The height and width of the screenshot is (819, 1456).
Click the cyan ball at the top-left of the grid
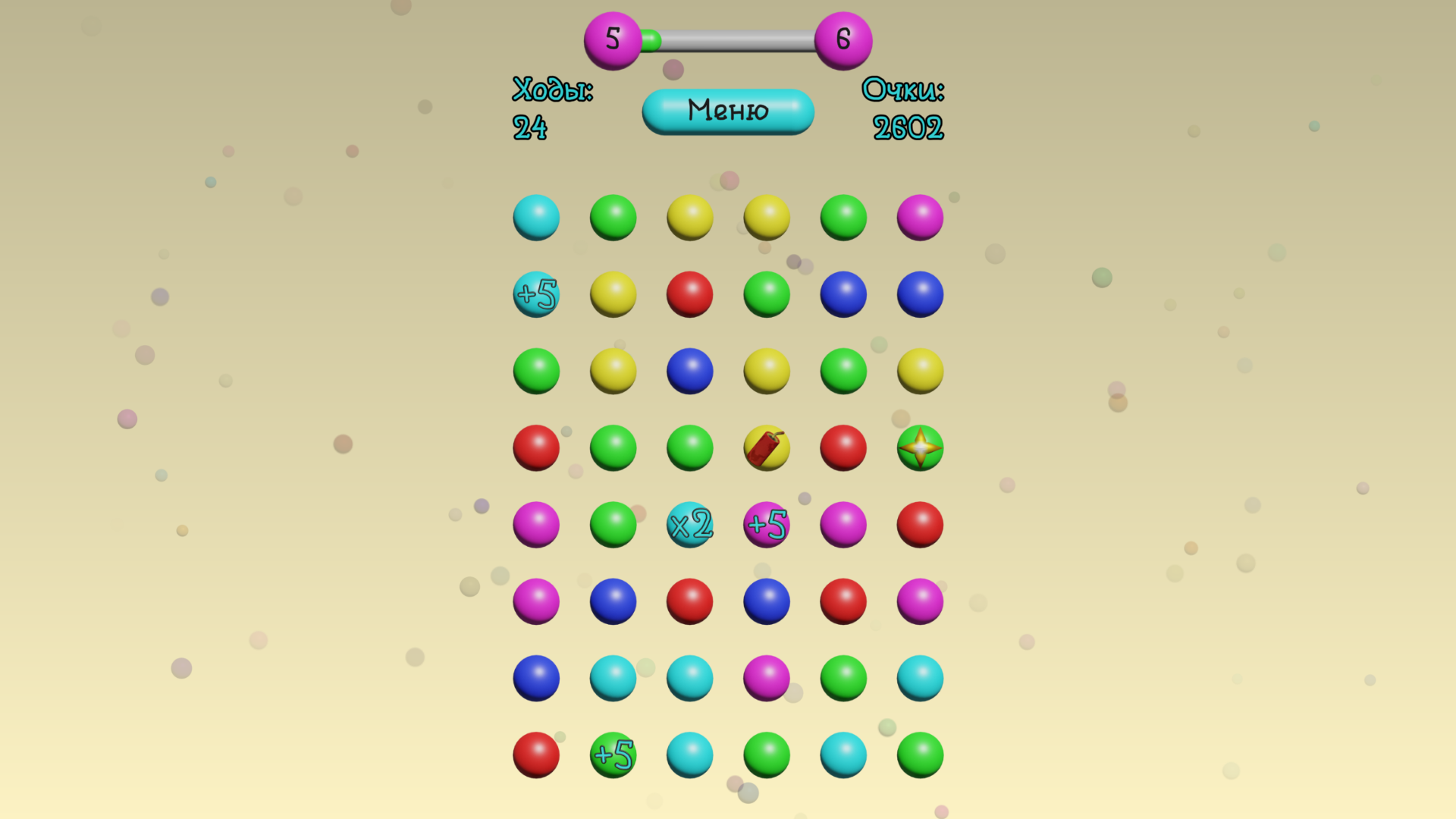coord(536,218)
